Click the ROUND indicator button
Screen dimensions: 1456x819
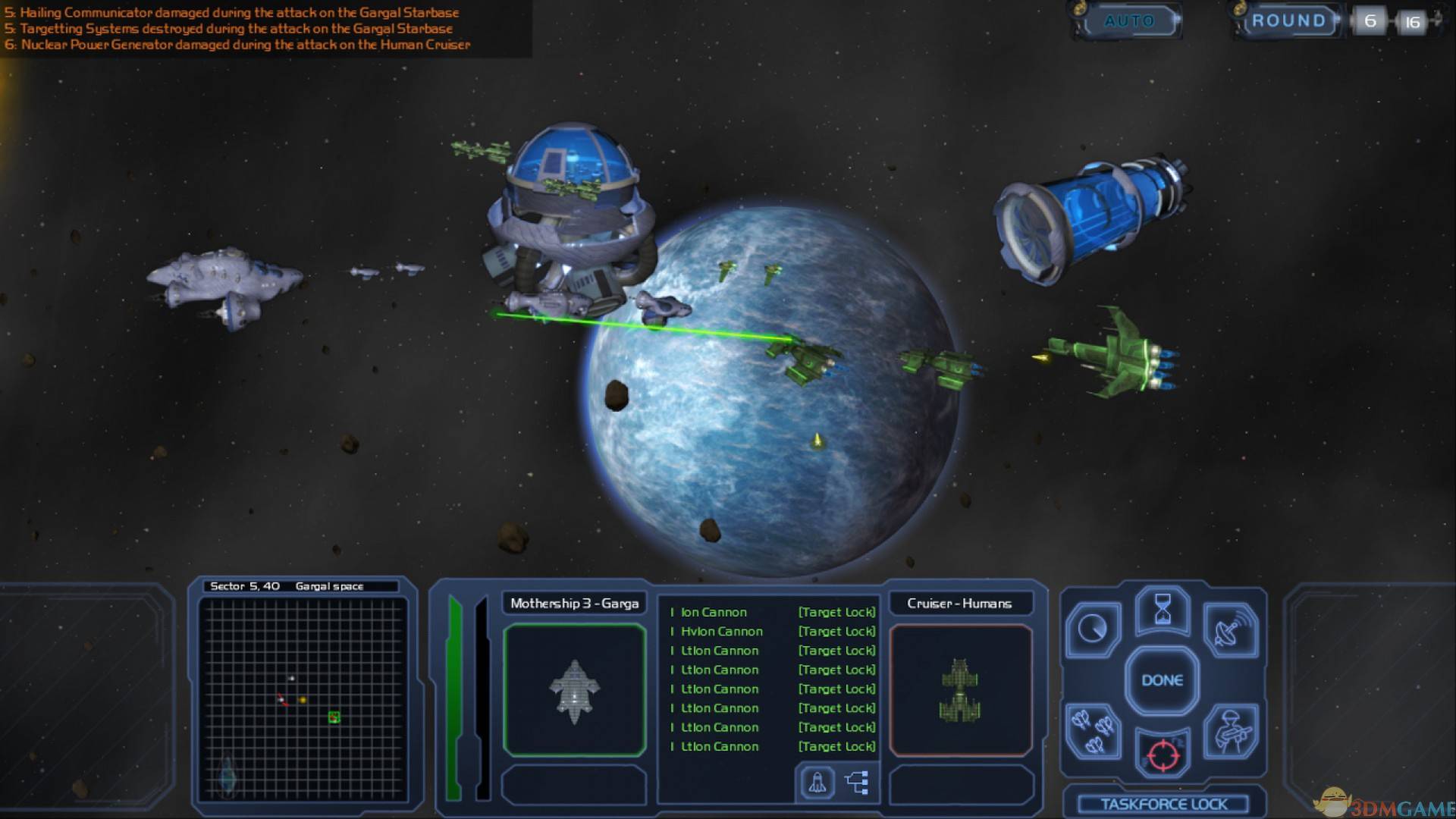coord(1288,21)
